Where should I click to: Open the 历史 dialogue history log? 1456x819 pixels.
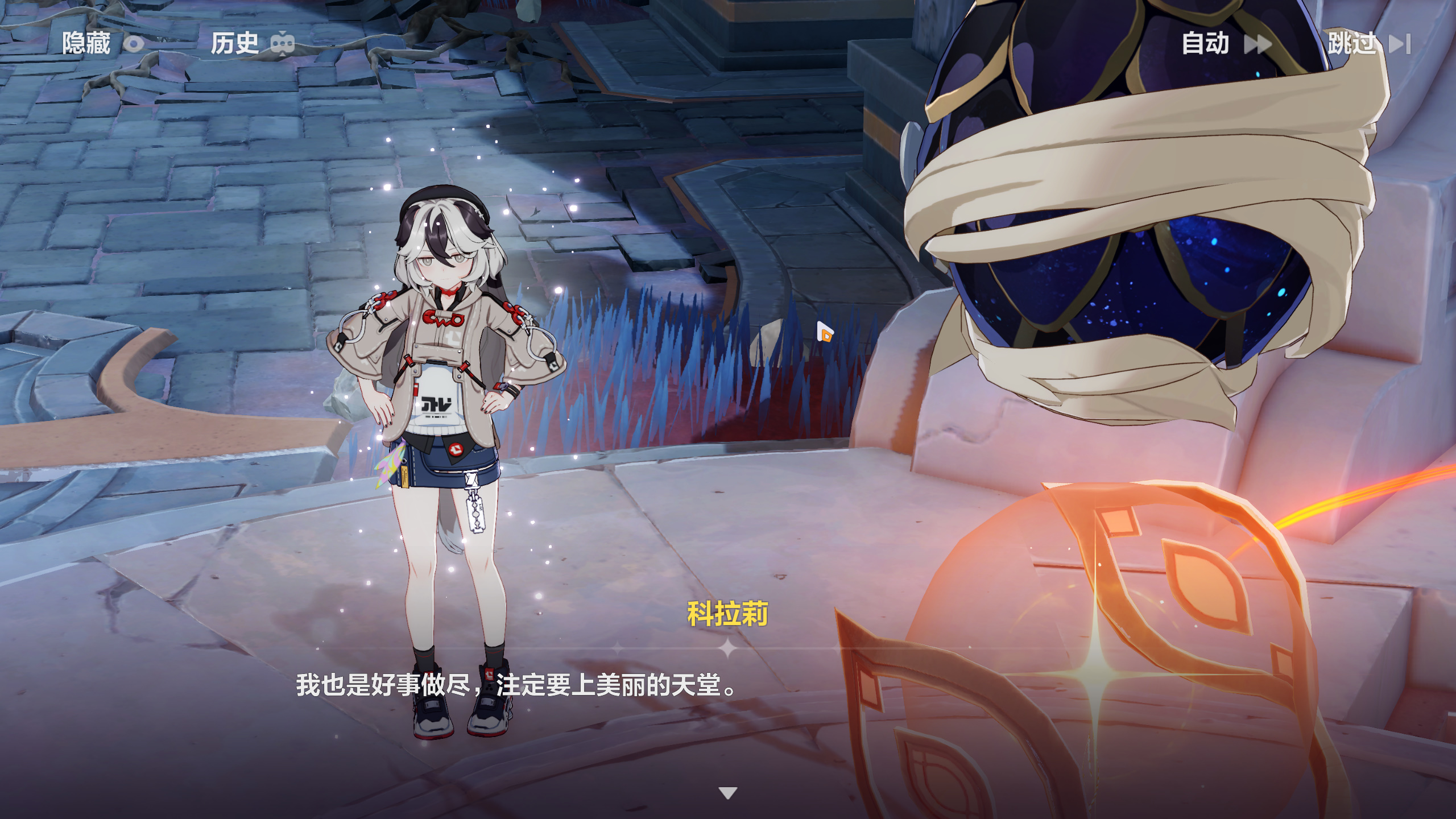point(251,43)
